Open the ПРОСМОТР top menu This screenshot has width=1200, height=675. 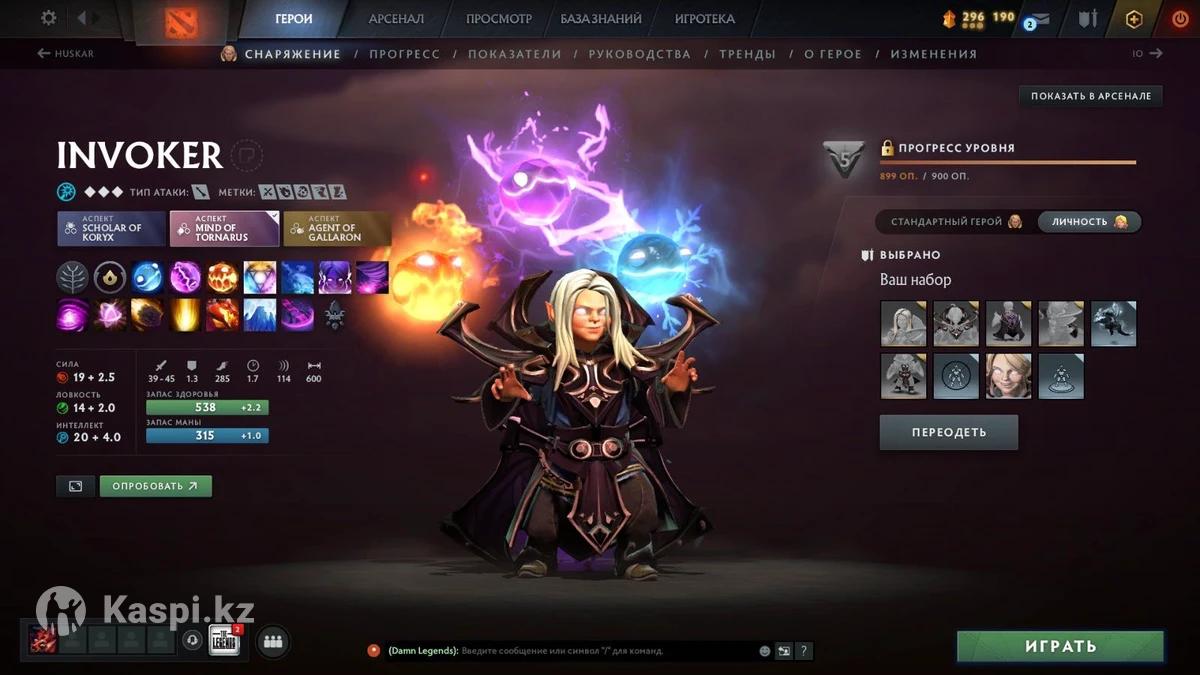[x=499, y=19]
